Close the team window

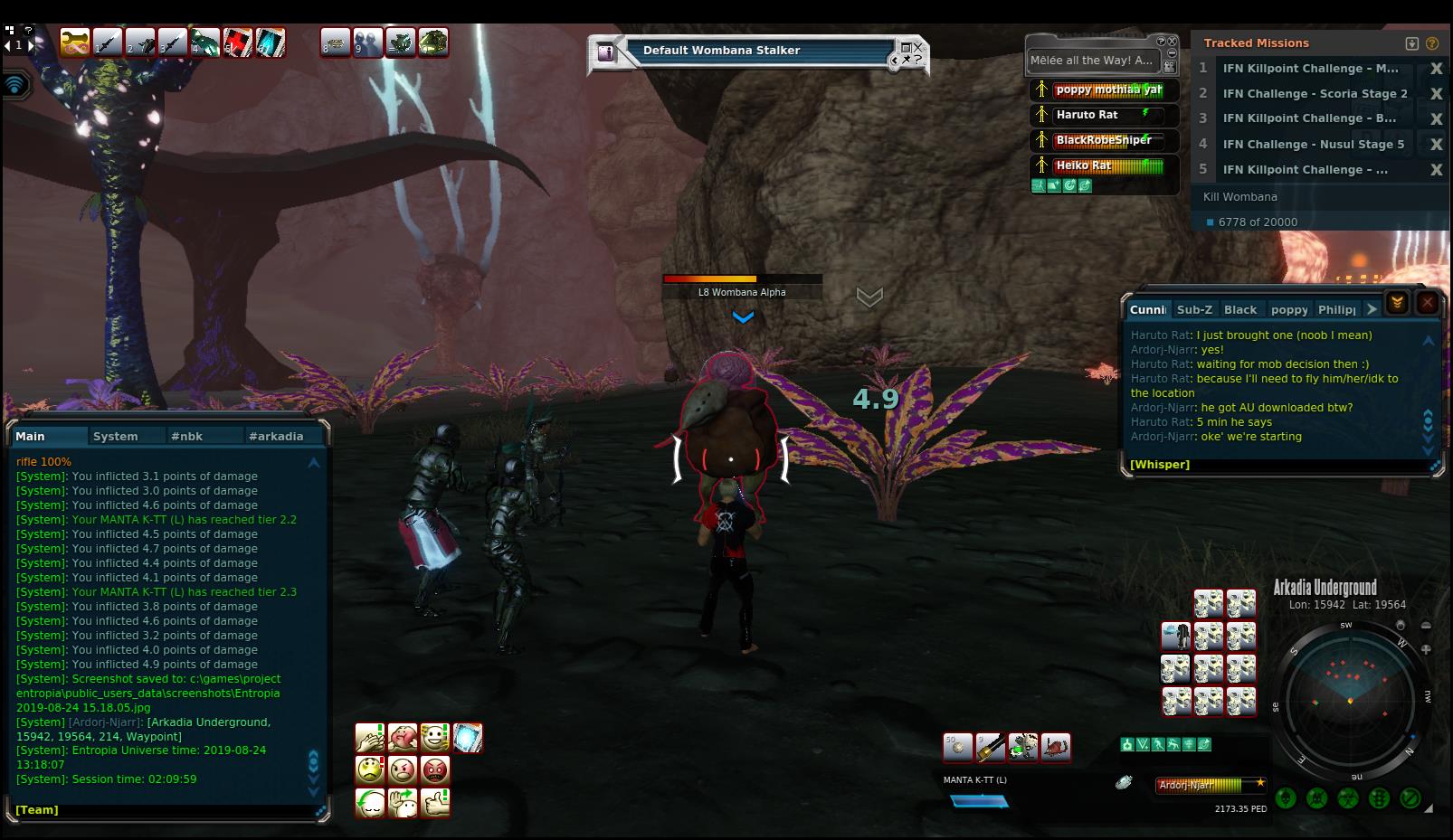pyautogui.click(x=1173, y=42)
